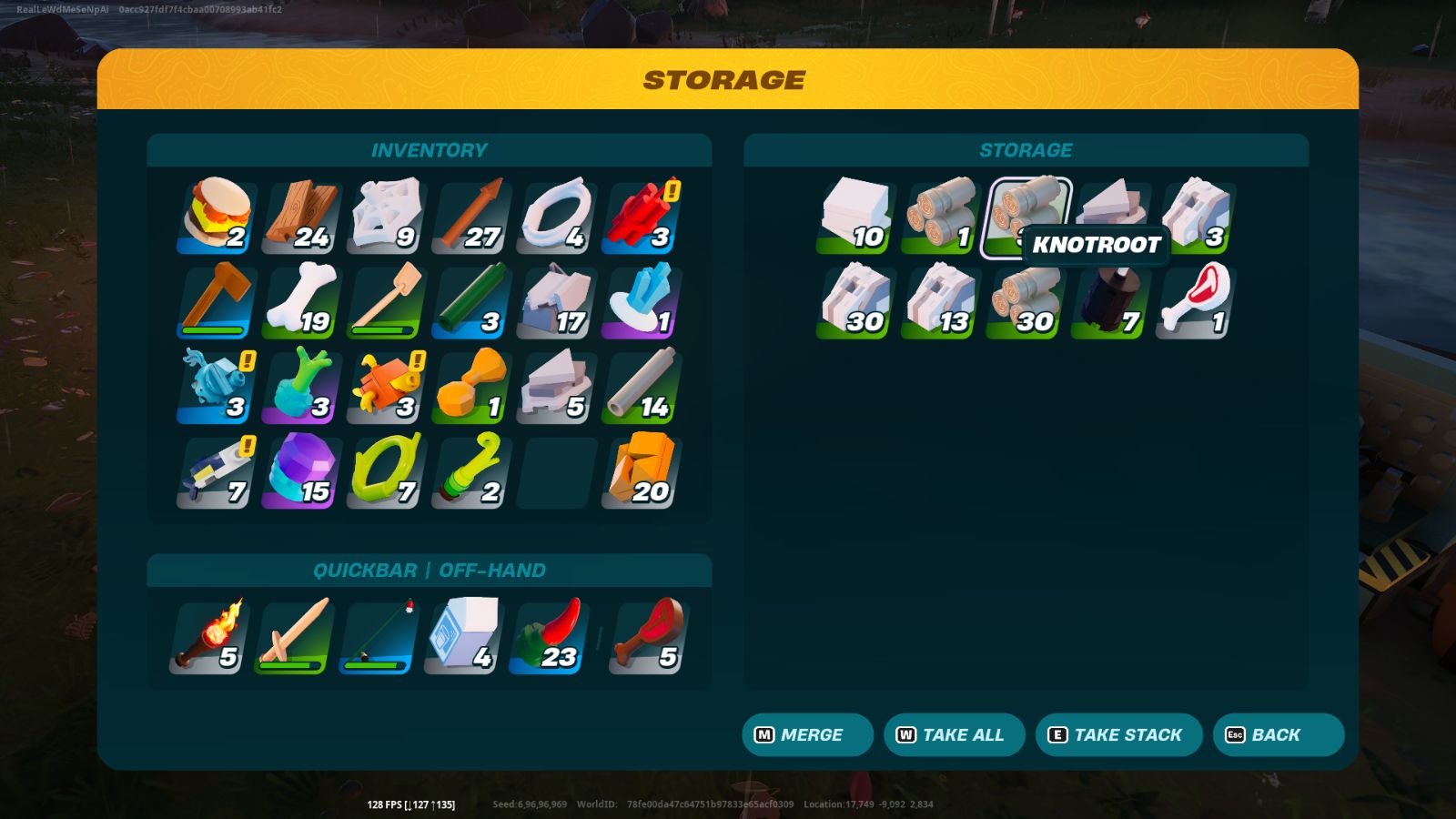Screen dimensions: 1456x819
Task: Choose the purple gem stack of 15
Action: pos(302,471)
